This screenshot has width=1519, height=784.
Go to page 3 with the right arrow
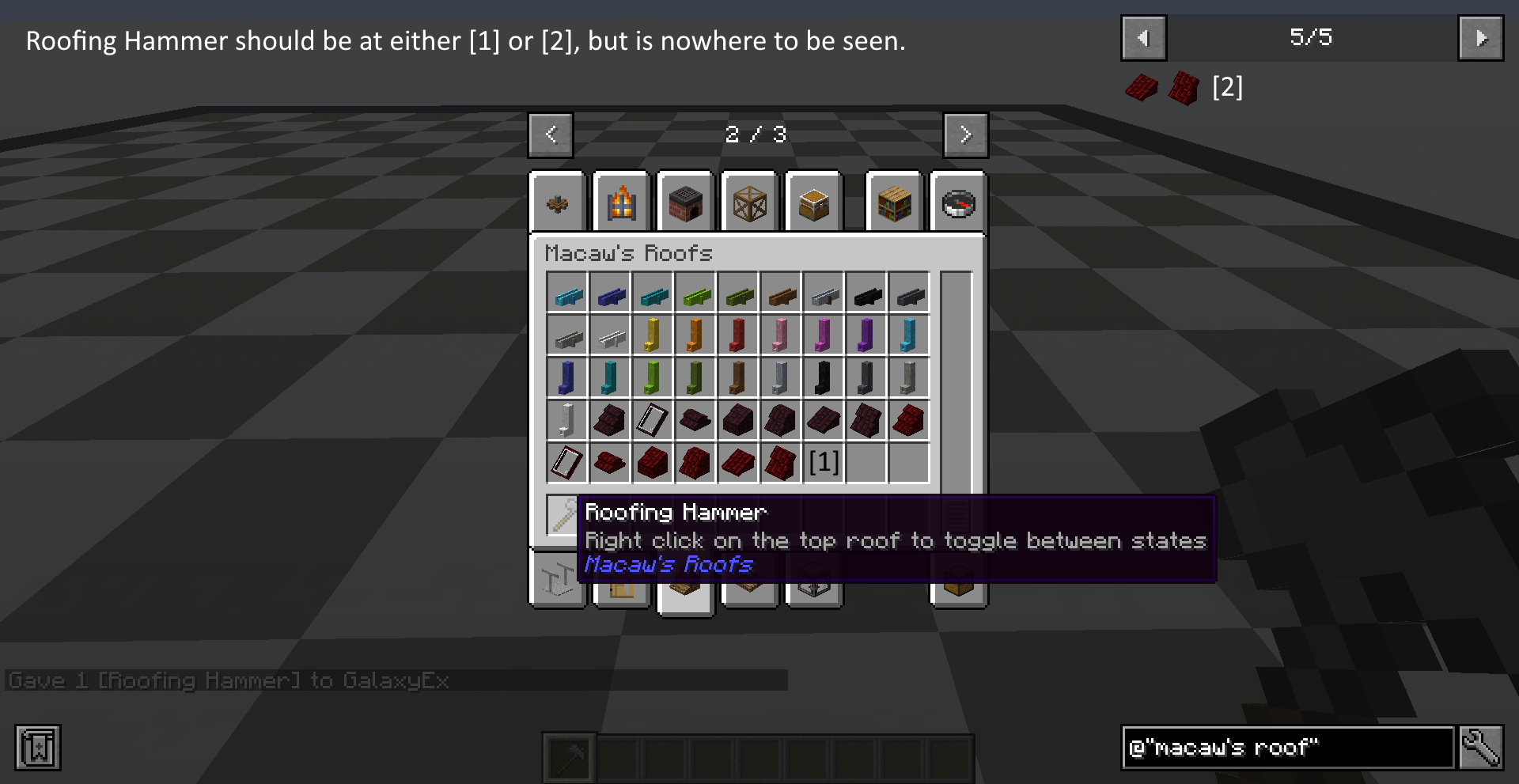965,134
